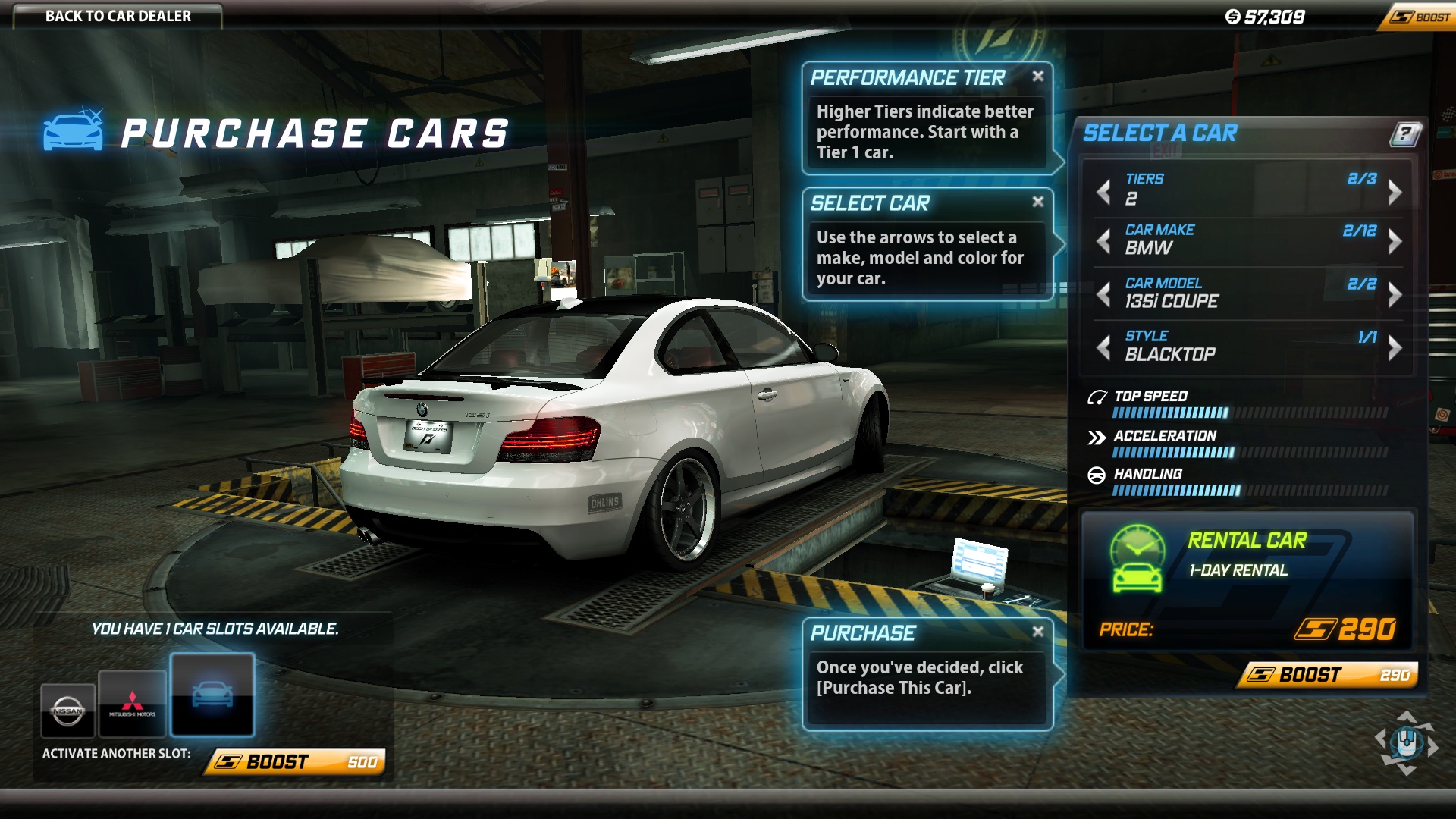The width and height of the screenshot is (1456, 819).
Task: Show the previous car model
Action: click(x=1104, y=293)
